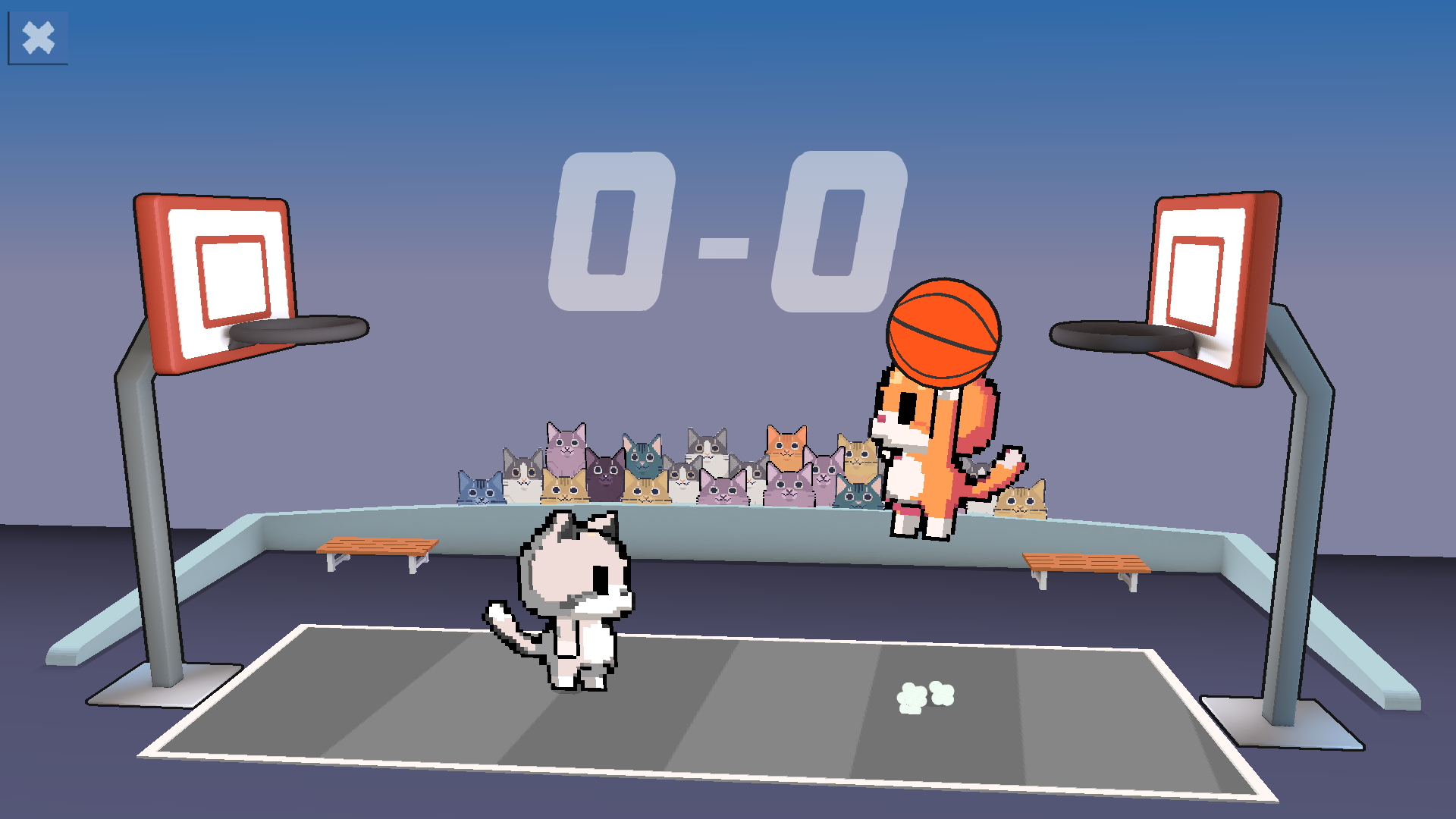Tap the orange spectator cat in the crowd
Viewport: 1456px width, 819px height.
786,449
